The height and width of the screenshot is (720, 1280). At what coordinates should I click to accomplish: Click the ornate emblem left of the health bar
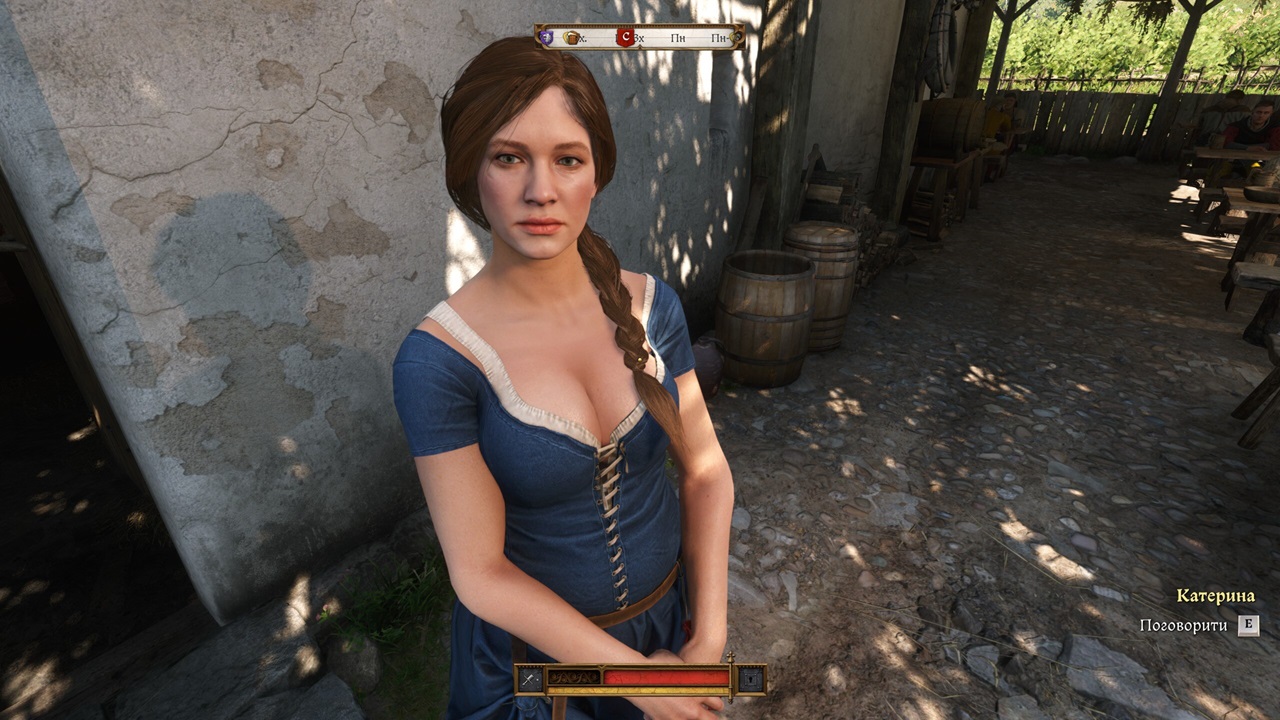coord(573,677)
